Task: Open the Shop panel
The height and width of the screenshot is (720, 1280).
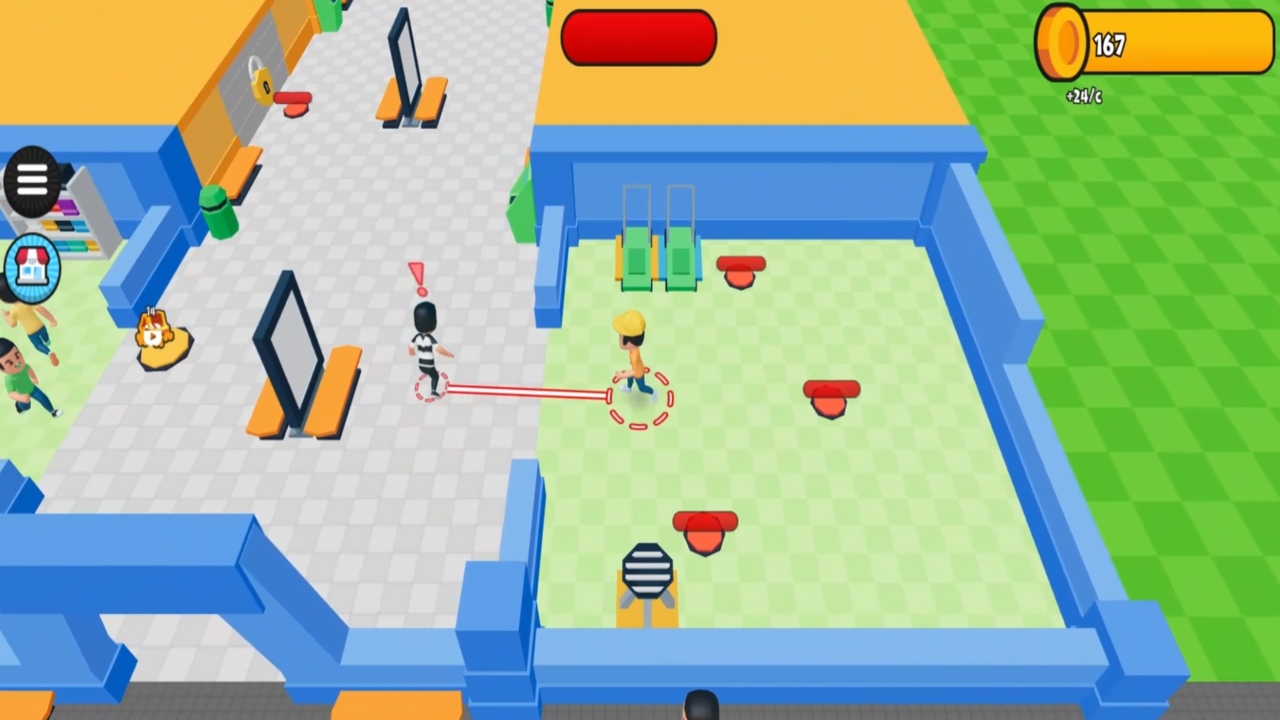Action: tap(33, 266)
